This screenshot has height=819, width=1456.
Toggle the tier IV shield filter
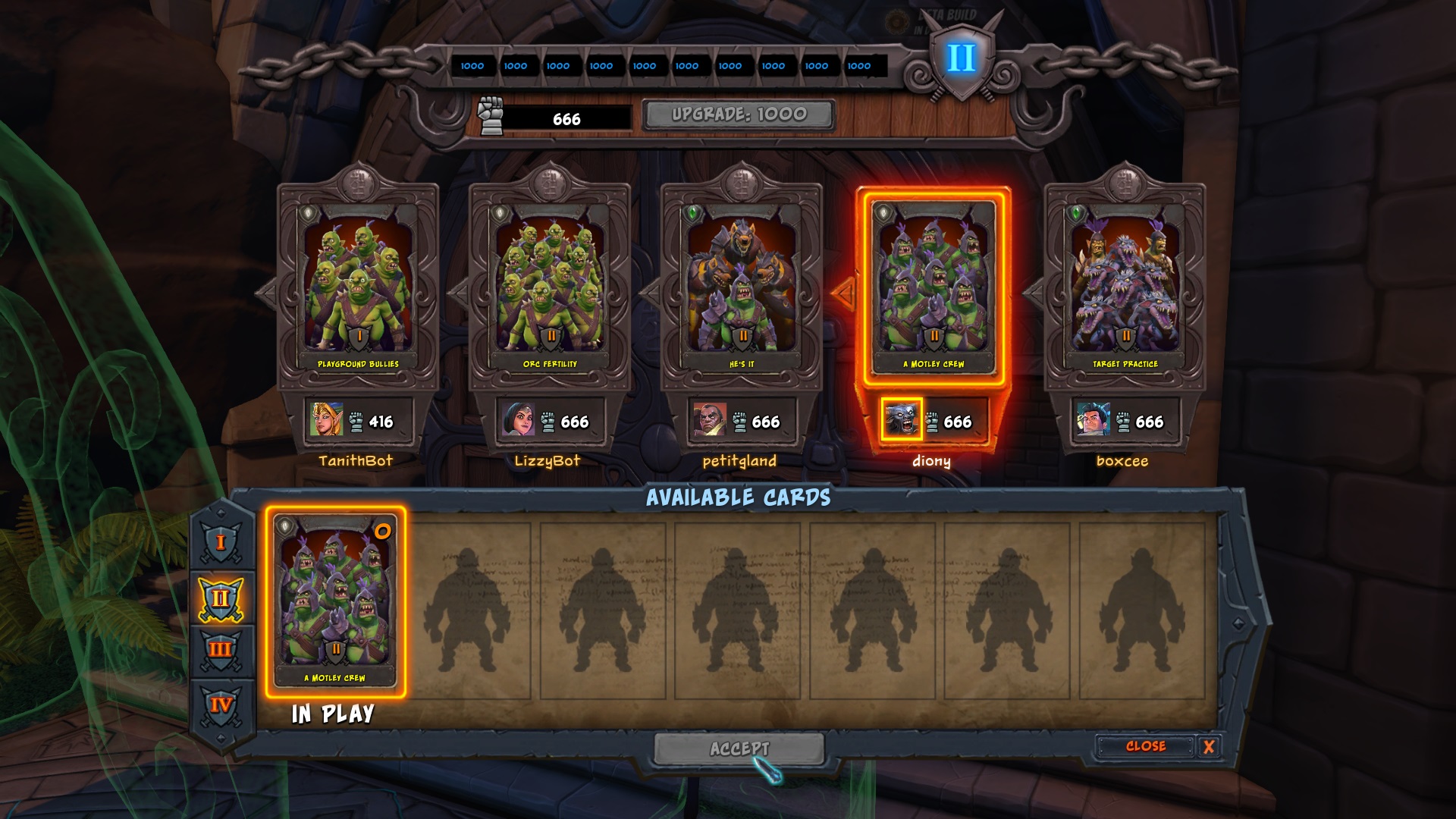pos(220,705)
